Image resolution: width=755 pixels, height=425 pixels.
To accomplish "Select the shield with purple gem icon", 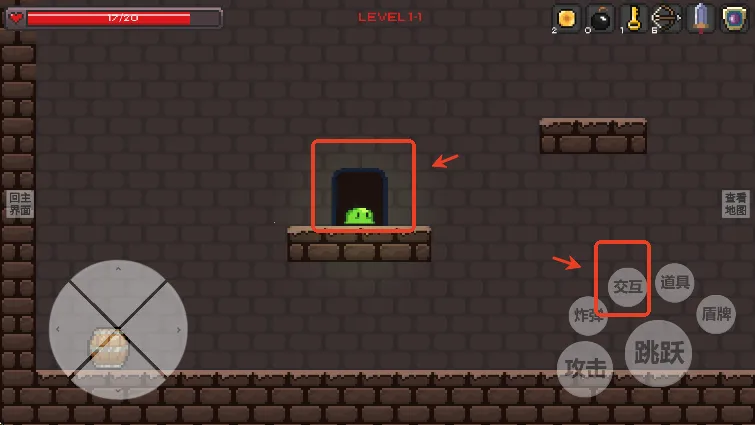I will pyautogui.click(x=735, y=17).
